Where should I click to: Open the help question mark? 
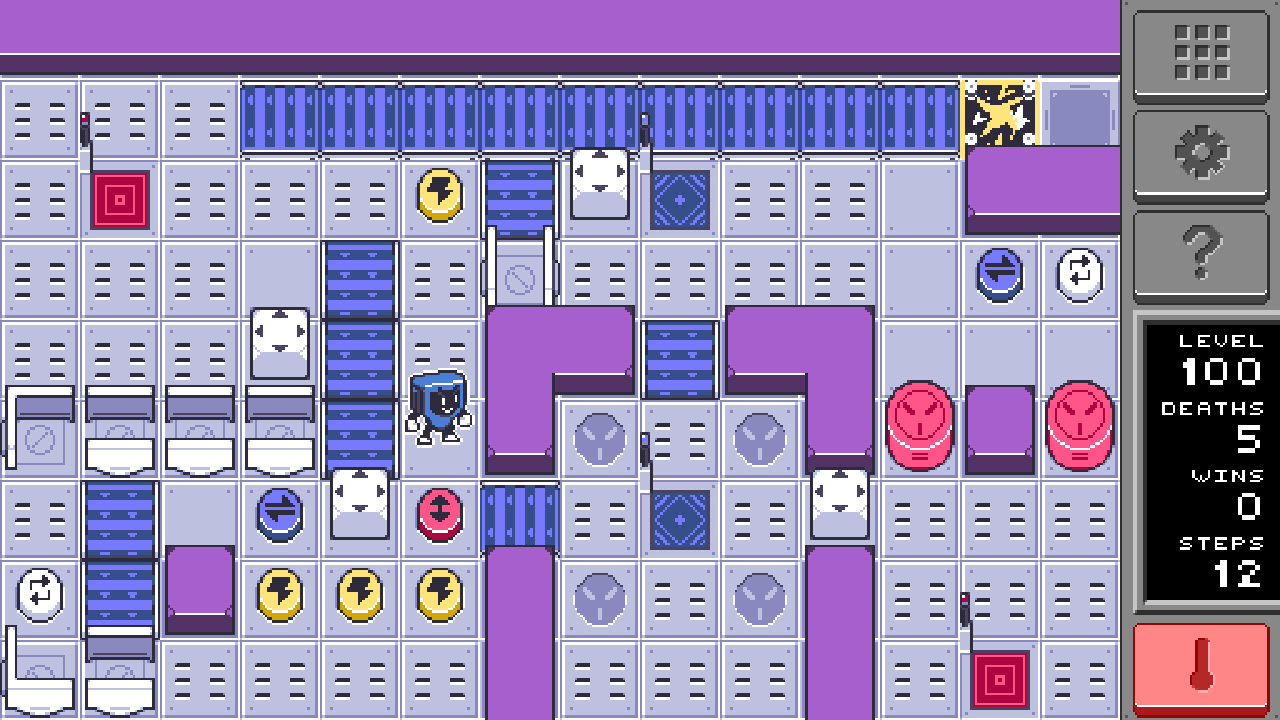pyautogui.click(x=1201, y=253)
